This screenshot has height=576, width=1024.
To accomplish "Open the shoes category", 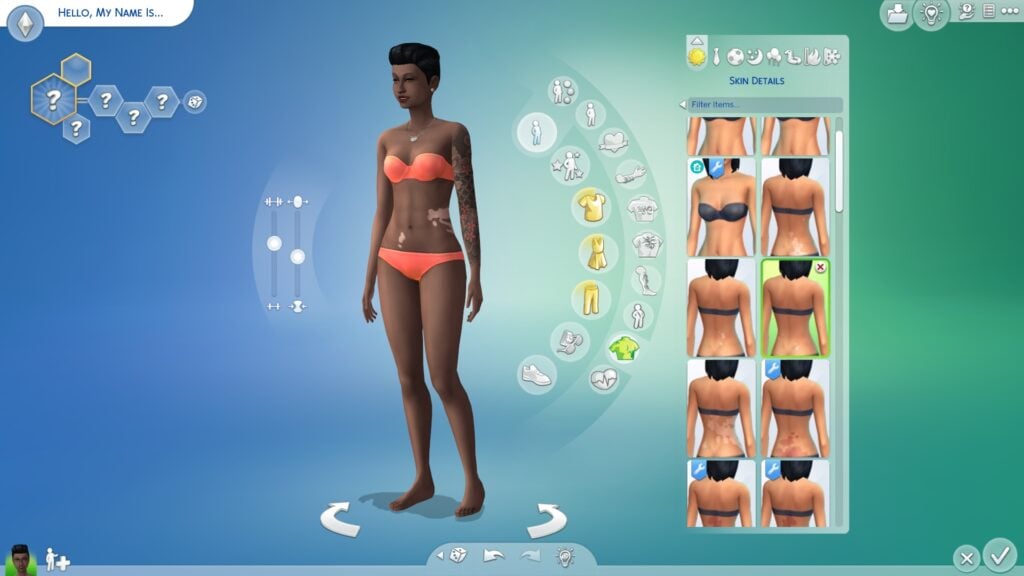I will (x=536, y=375).
